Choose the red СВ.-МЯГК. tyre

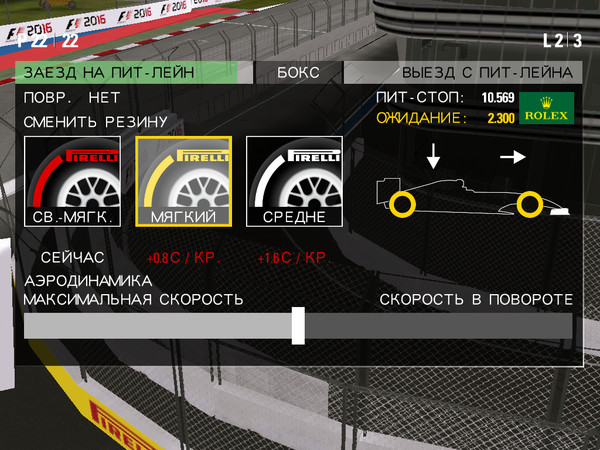tap(73, 183)
